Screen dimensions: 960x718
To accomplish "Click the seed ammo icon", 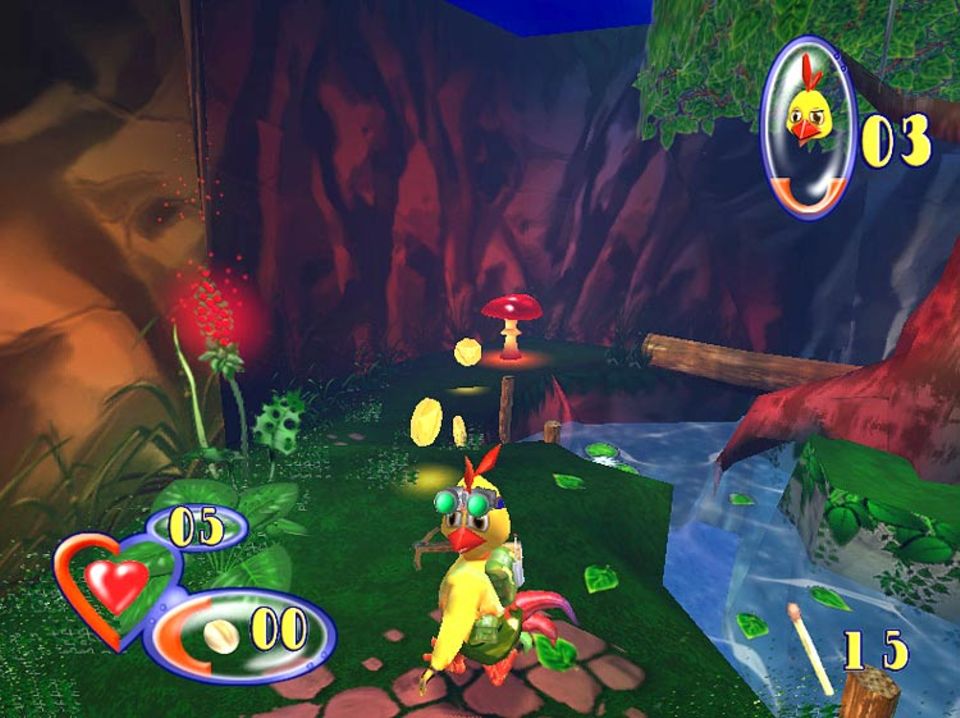I will (x=222, y=636).
